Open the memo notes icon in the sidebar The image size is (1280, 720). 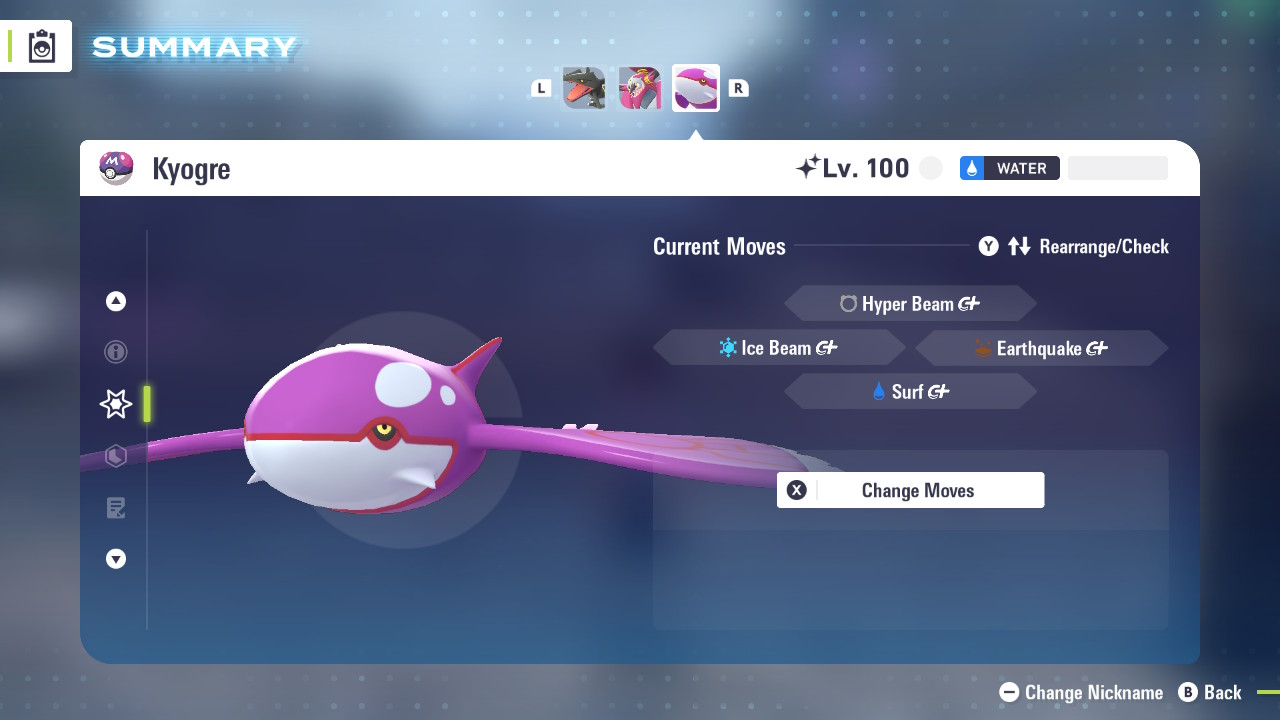click(115, 508)
